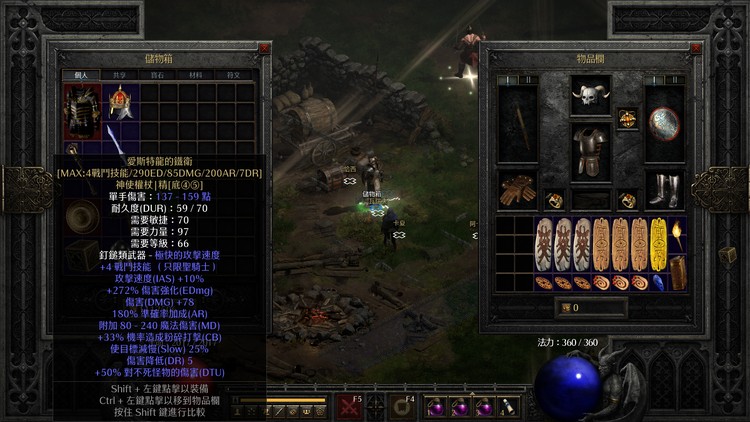The width and height of the screenshot is (750, 422).
Task: Close the stash window
Action: (x=264, y=48)
